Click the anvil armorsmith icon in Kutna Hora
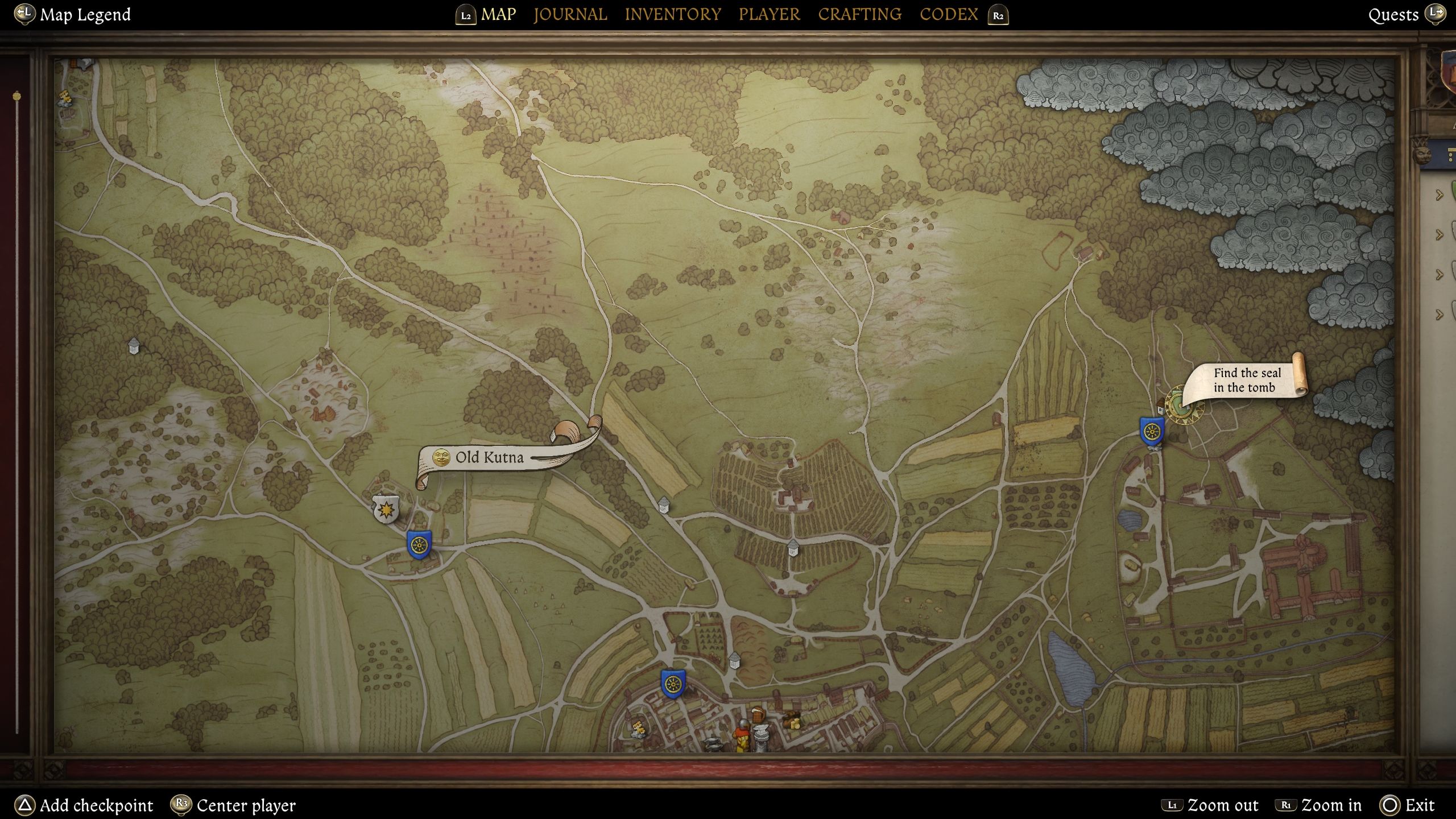 point(760,733)
